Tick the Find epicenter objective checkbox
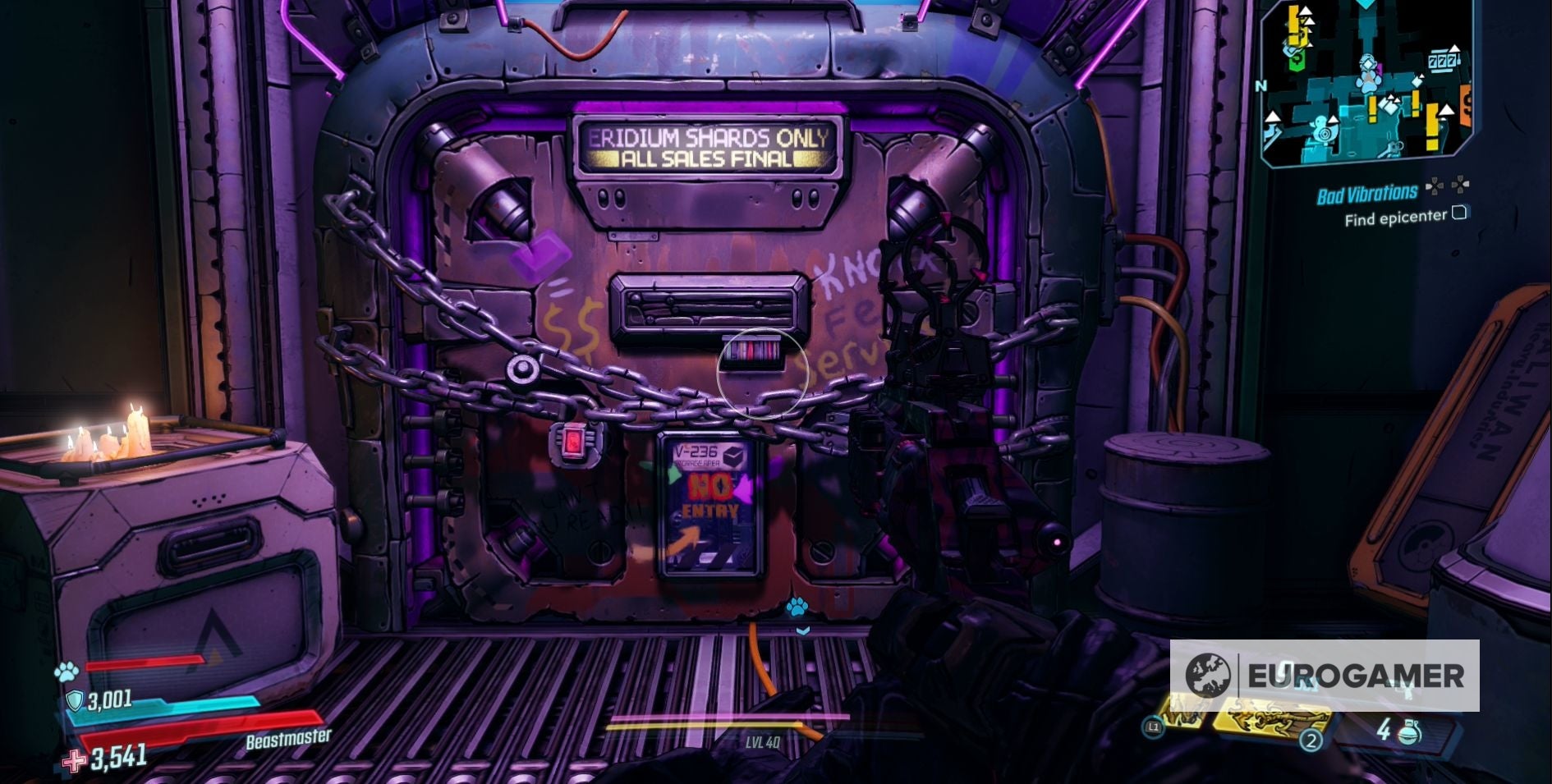This screenshot has height=784, width=1552. (1460, 214)
